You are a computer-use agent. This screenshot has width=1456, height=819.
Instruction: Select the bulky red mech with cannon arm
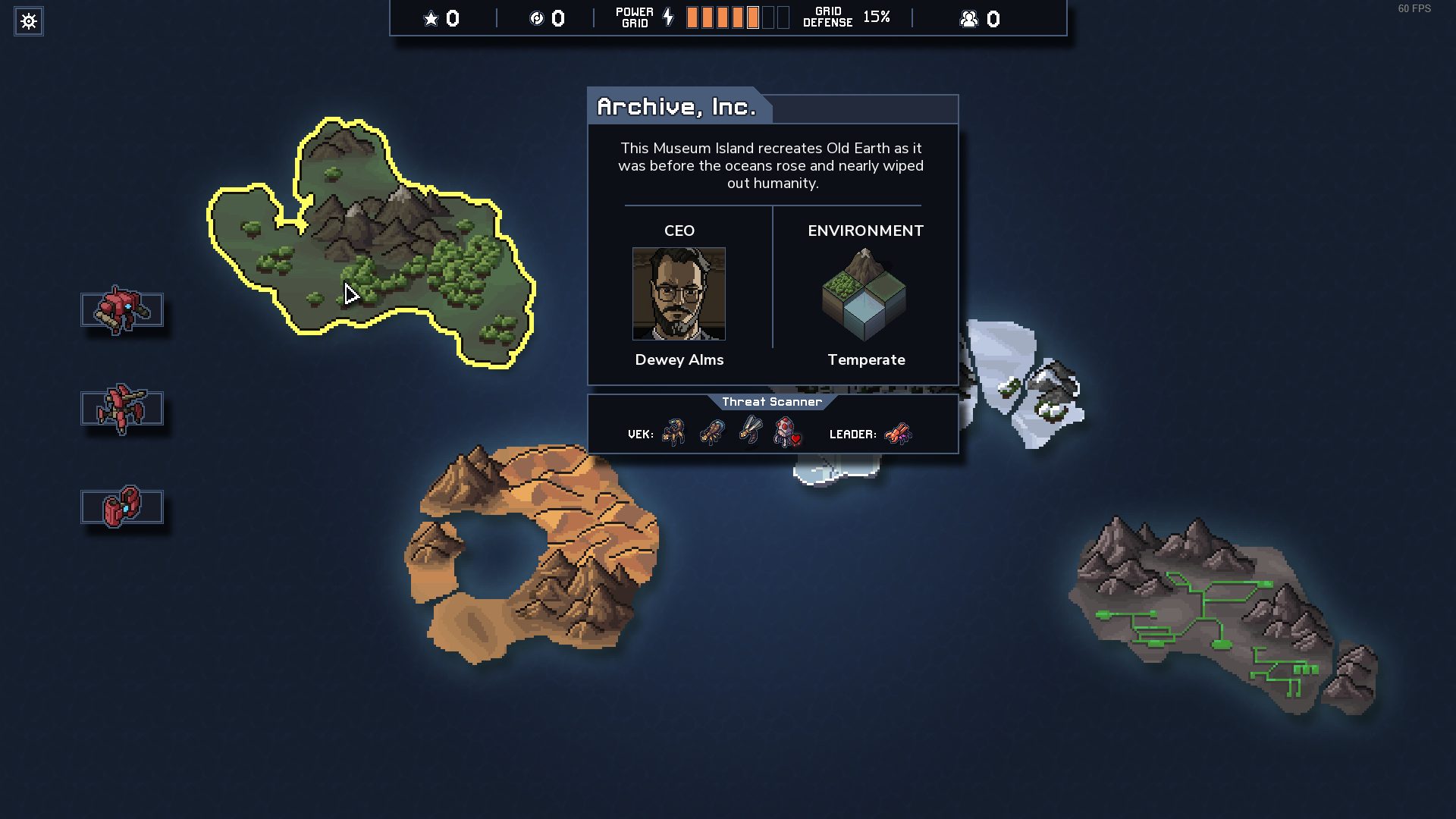click(122, 310)
